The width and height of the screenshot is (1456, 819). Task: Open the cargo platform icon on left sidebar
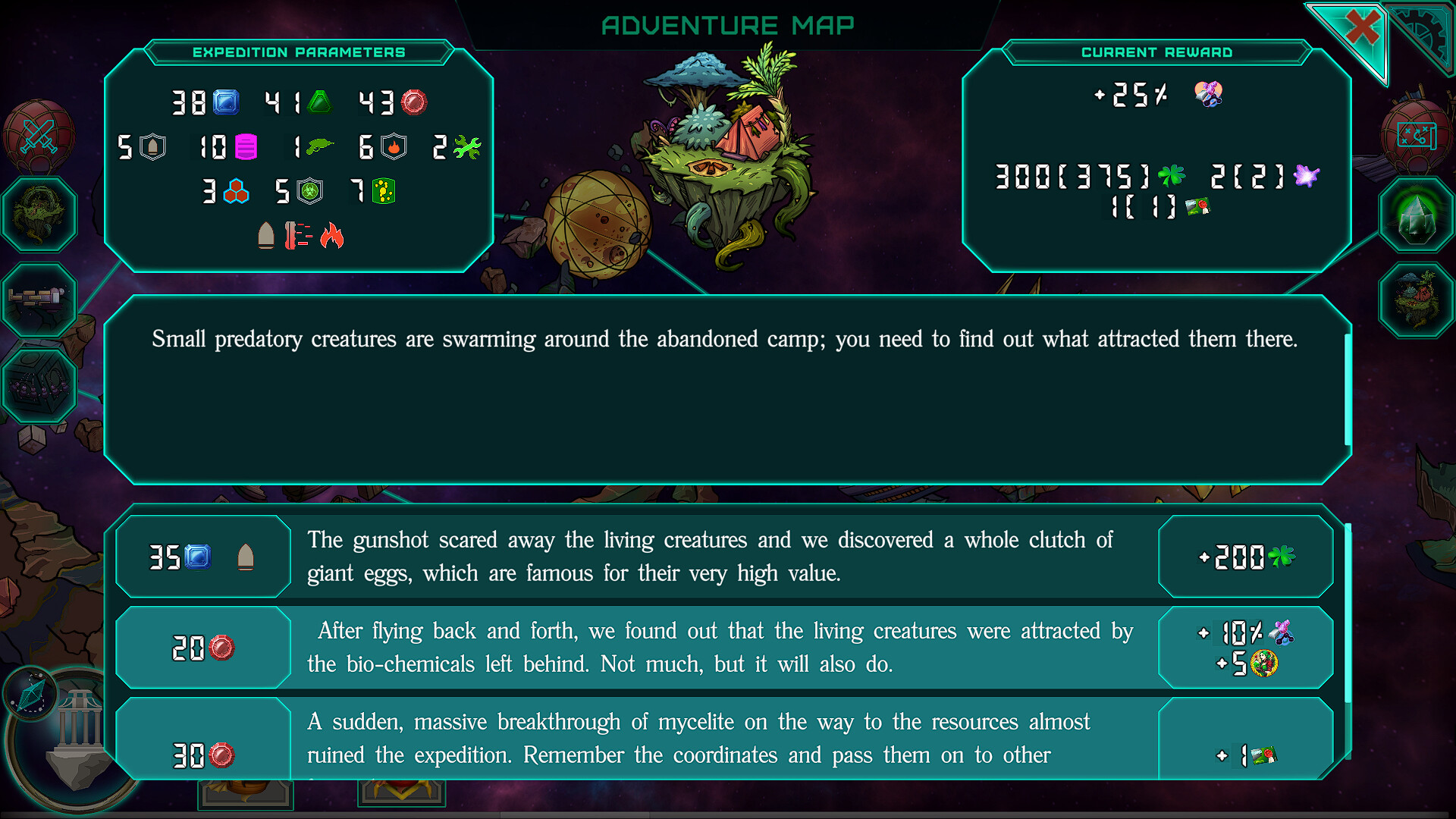tap(38, 300)
